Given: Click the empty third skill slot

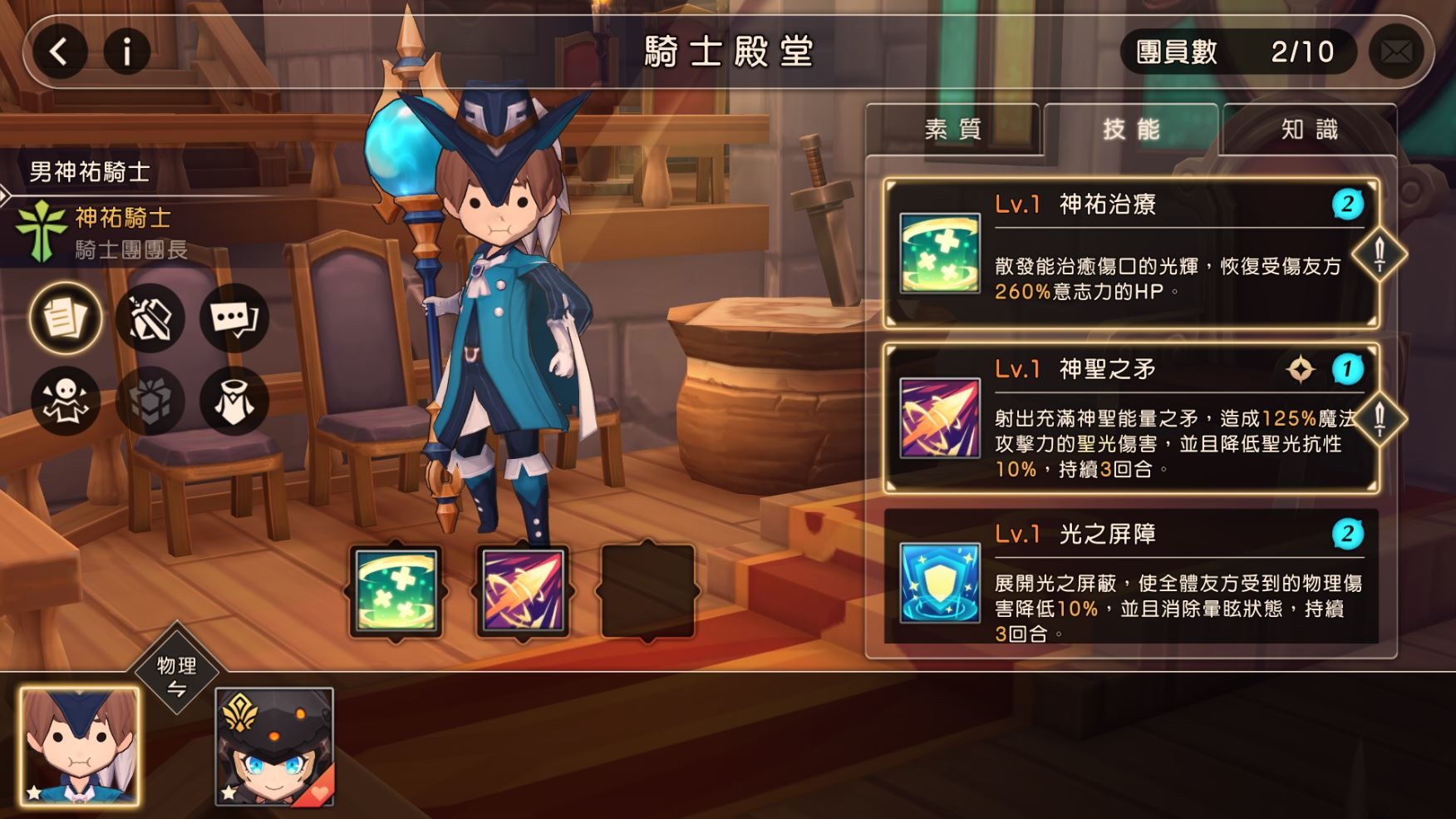Looking at the screenshot, I should pyautogui.click(x=647, y=590).
